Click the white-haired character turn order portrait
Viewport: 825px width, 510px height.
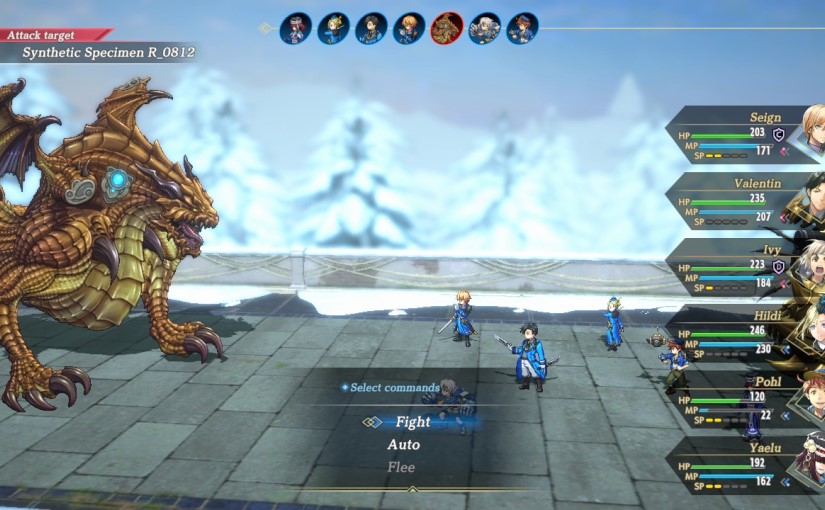pos(485,28)
